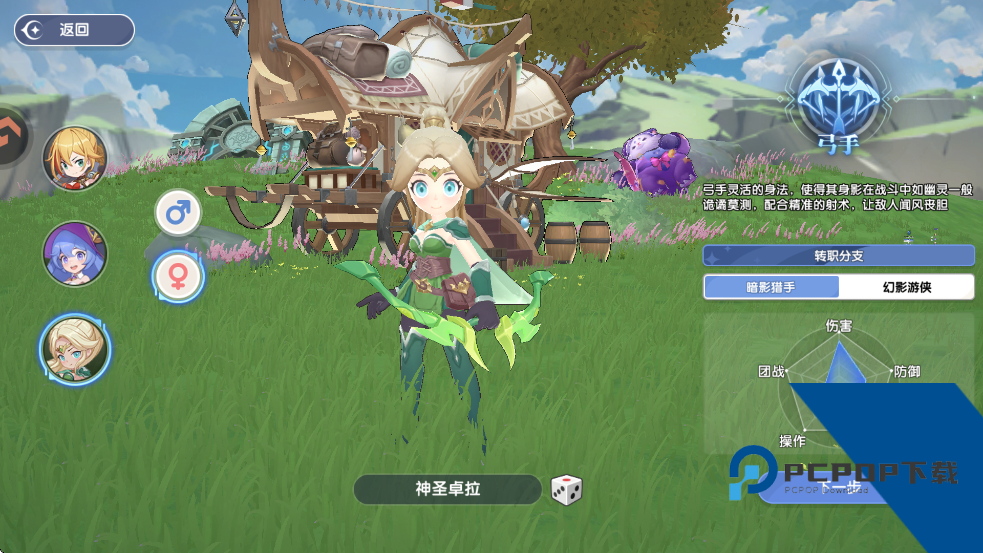Switch to 幻影游侠 branch tab
The height and width of the screenshot is (553, 983).
[906, 287]
